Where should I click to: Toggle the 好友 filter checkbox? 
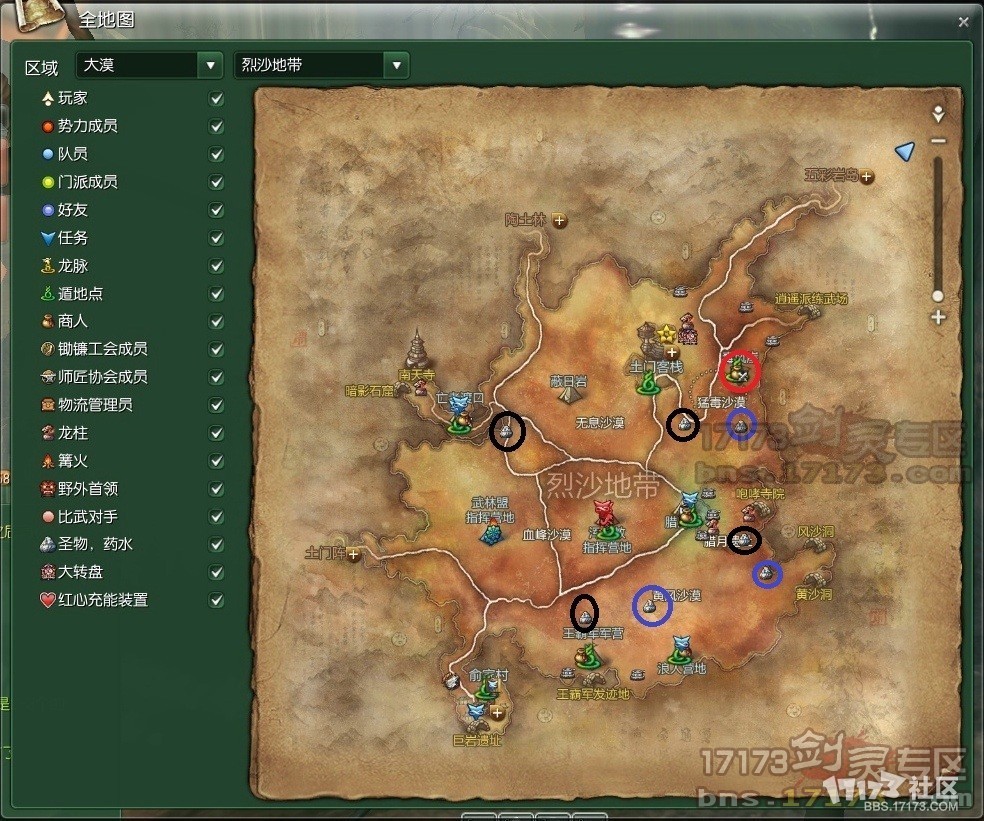[x=216, y=211]
